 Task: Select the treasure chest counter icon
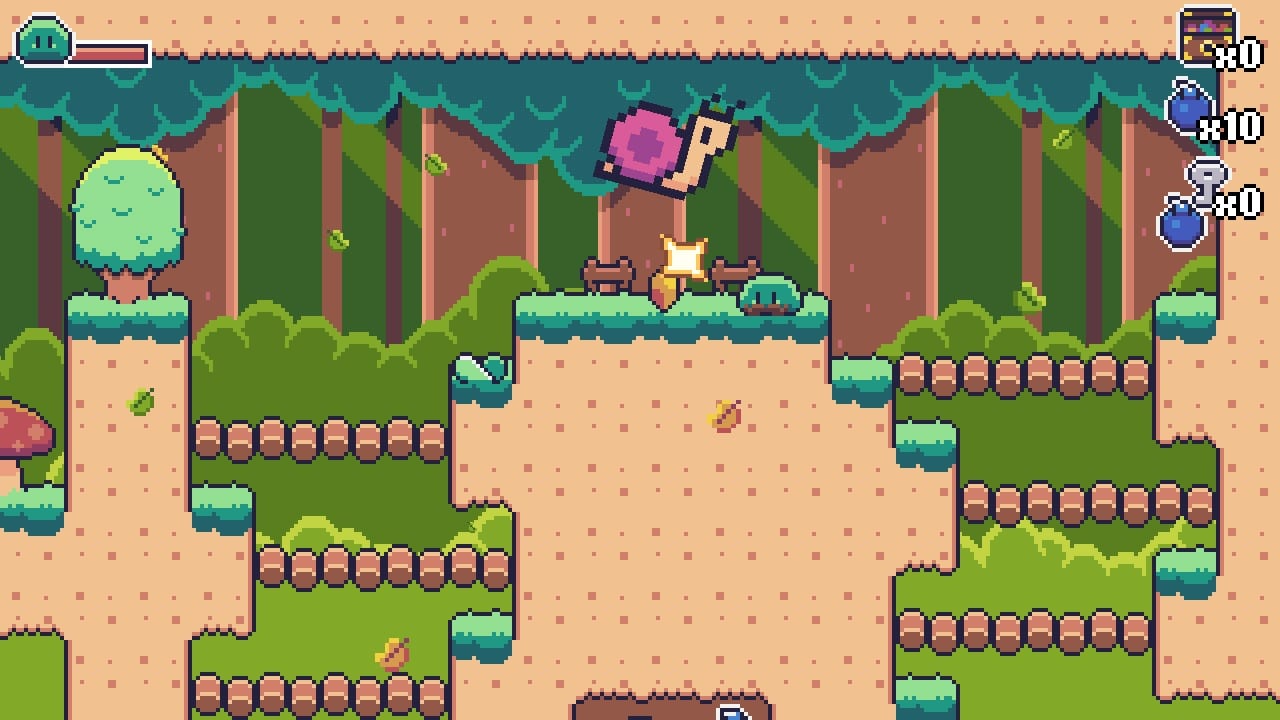click(1207, 31)
